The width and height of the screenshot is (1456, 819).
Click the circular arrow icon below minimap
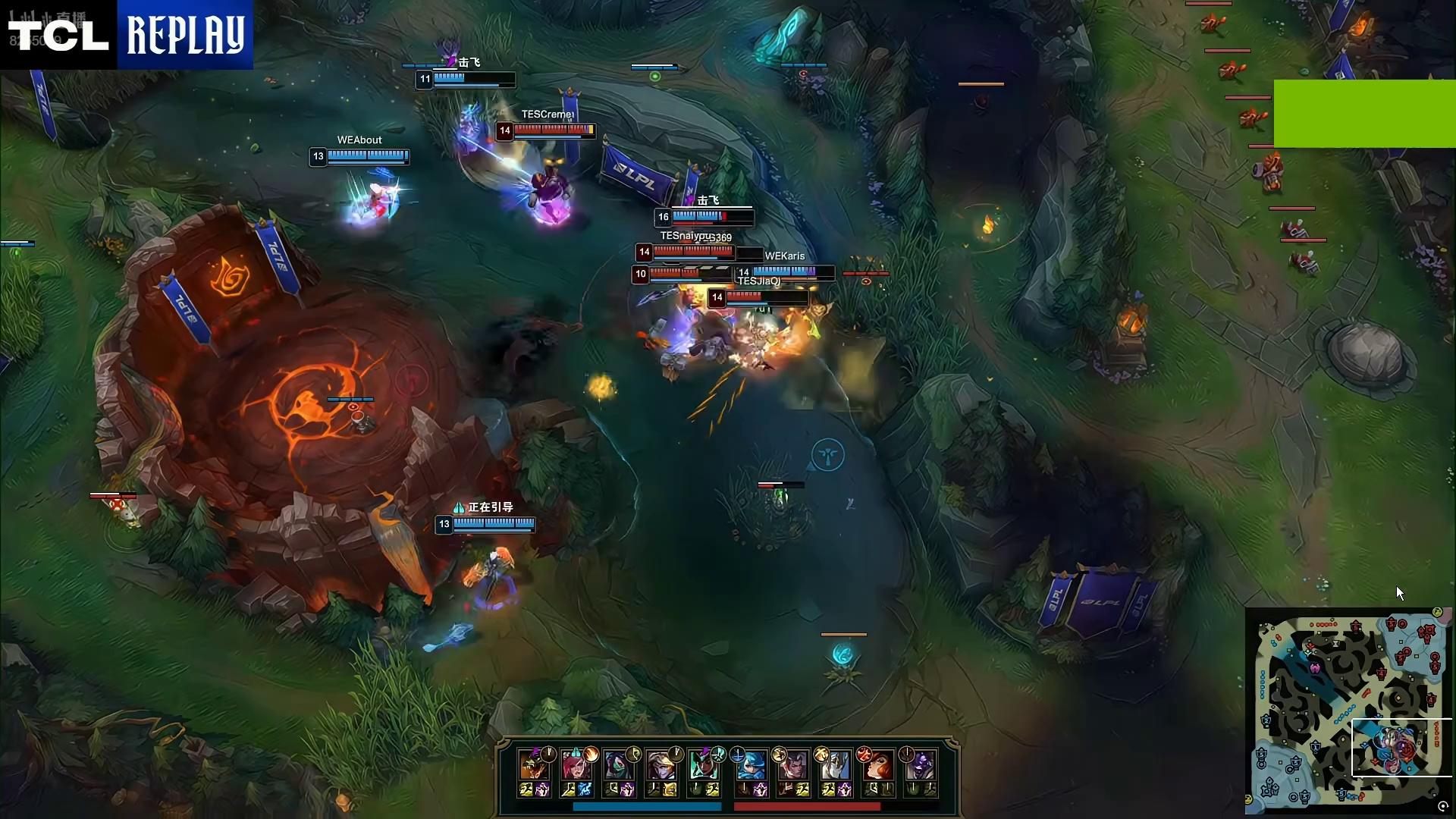[1443, 807]
